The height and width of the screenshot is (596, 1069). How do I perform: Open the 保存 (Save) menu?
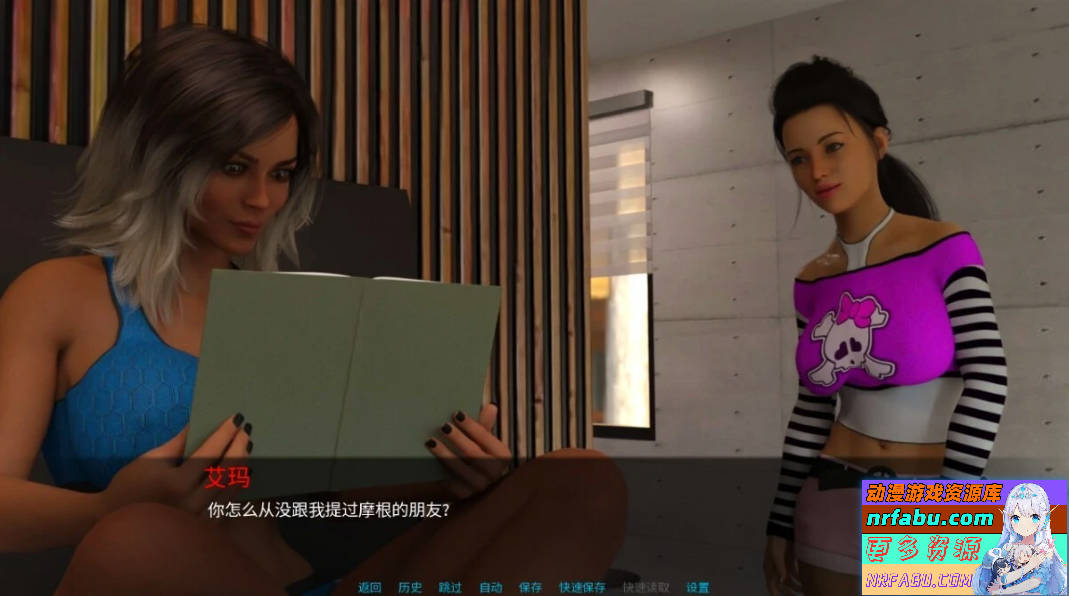[x=530, y=587]
